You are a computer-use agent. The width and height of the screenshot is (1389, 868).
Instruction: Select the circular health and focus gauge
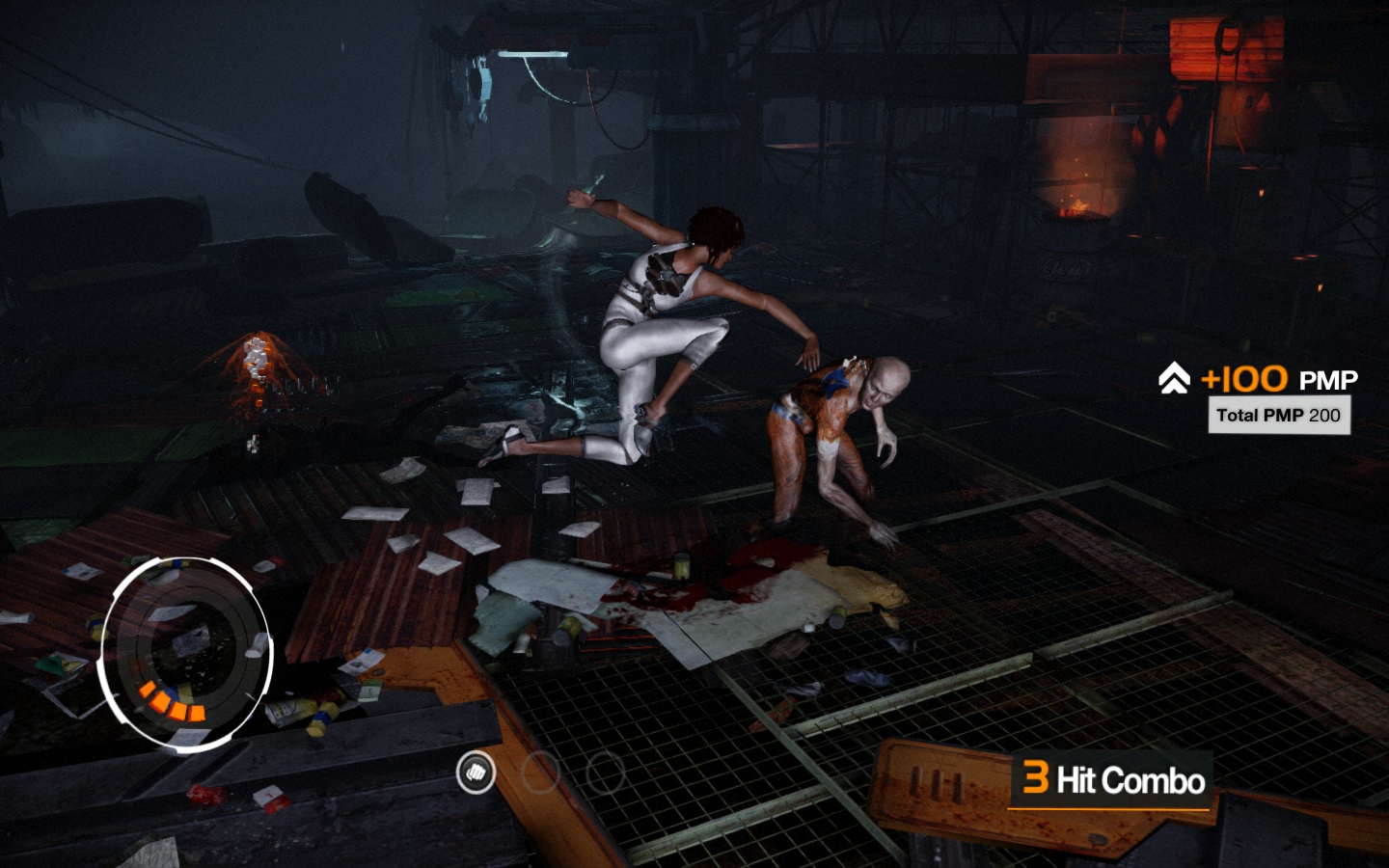(186, 653)
